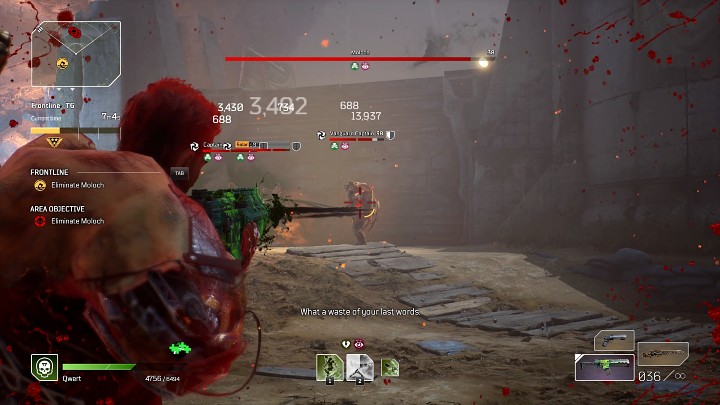720x405 pixels.
Task: Switch to the pistol sidearm slot
Action: [x=614, y=341]
